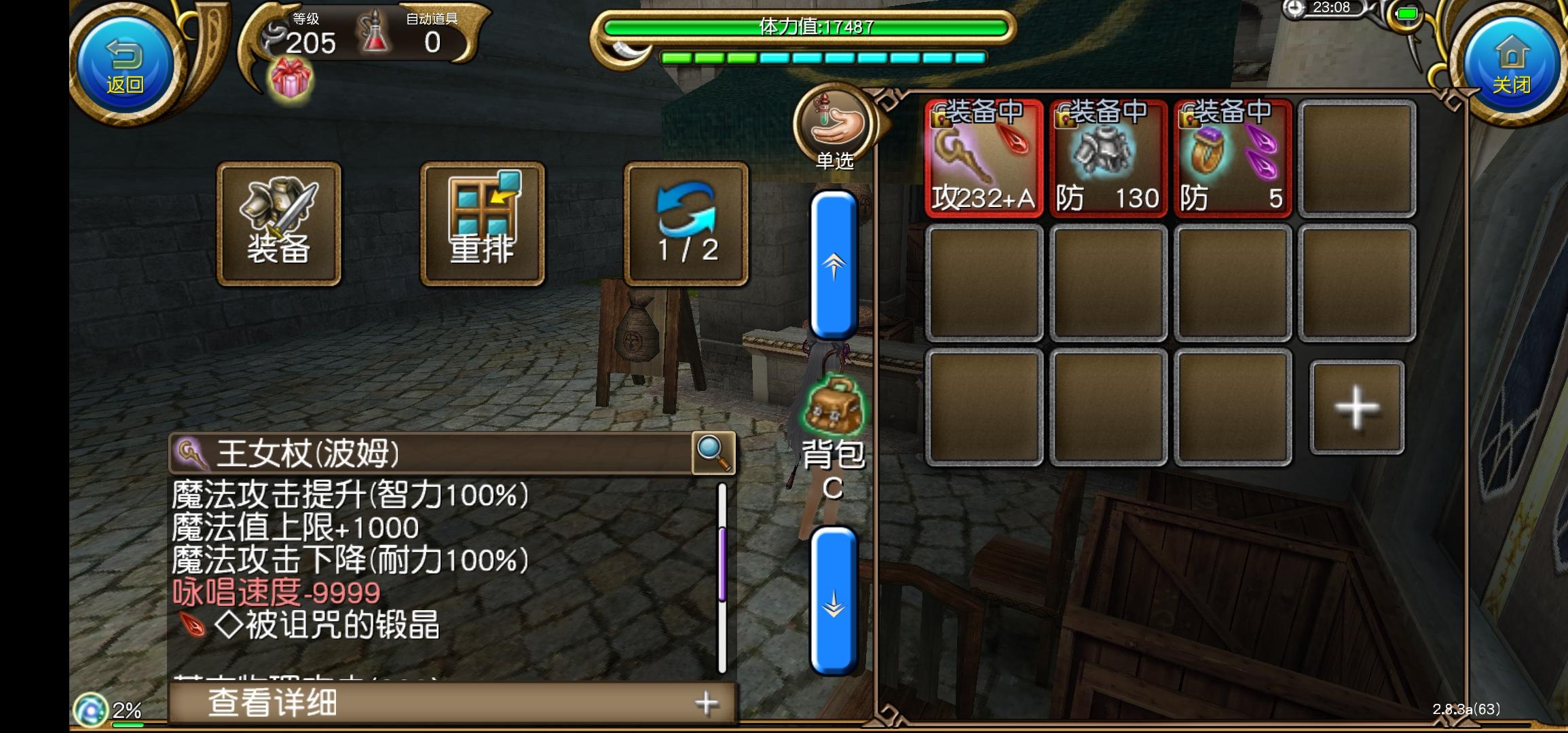Select the equipped ring showing 防 5
Image resolution: width=1568 pixels, height=733 pixels.
[x=1232, y=159]
